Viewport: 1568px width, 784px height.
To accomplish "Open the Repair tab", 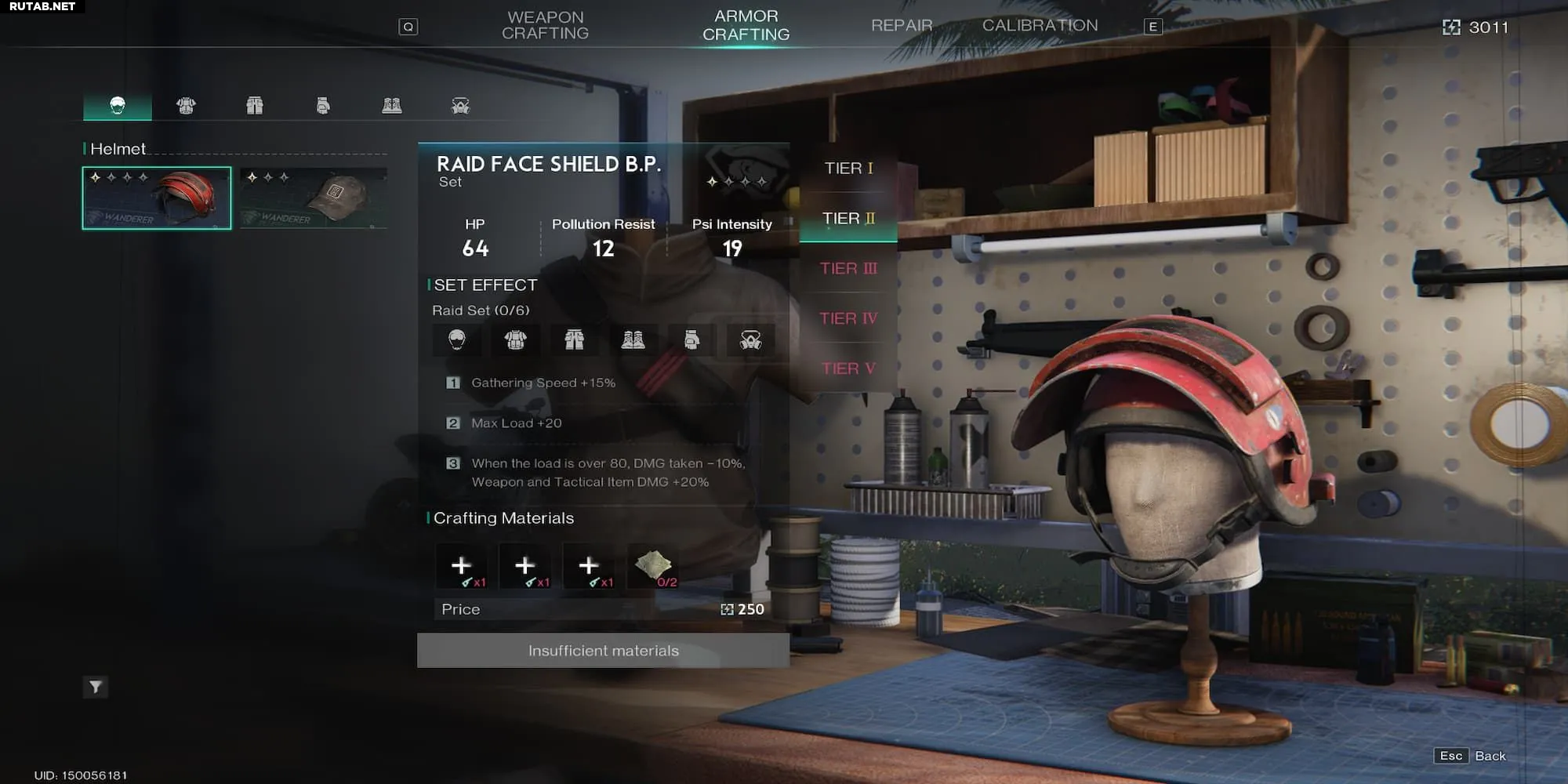I will click(x=902, y=26).
